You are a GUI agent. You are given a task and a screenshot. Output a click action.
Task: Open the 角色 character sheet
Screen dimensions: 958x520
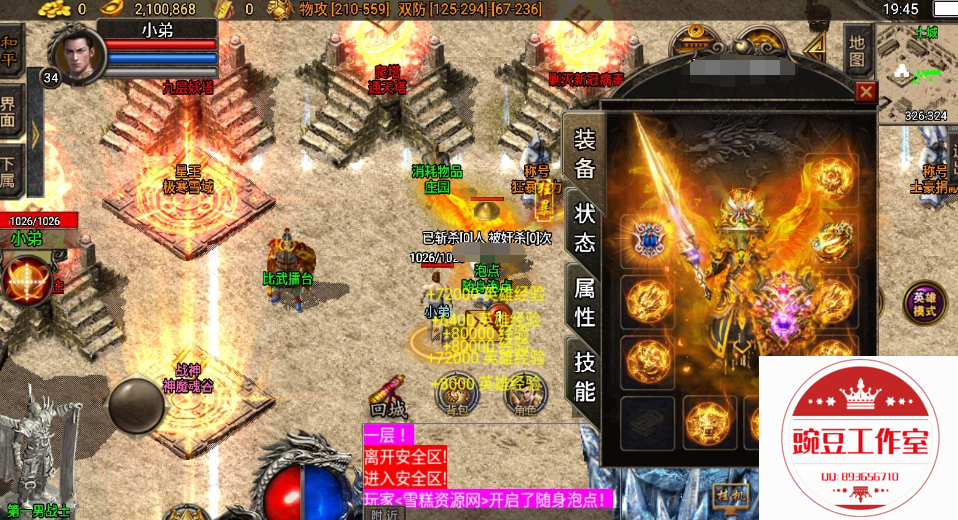coord(523,394)
